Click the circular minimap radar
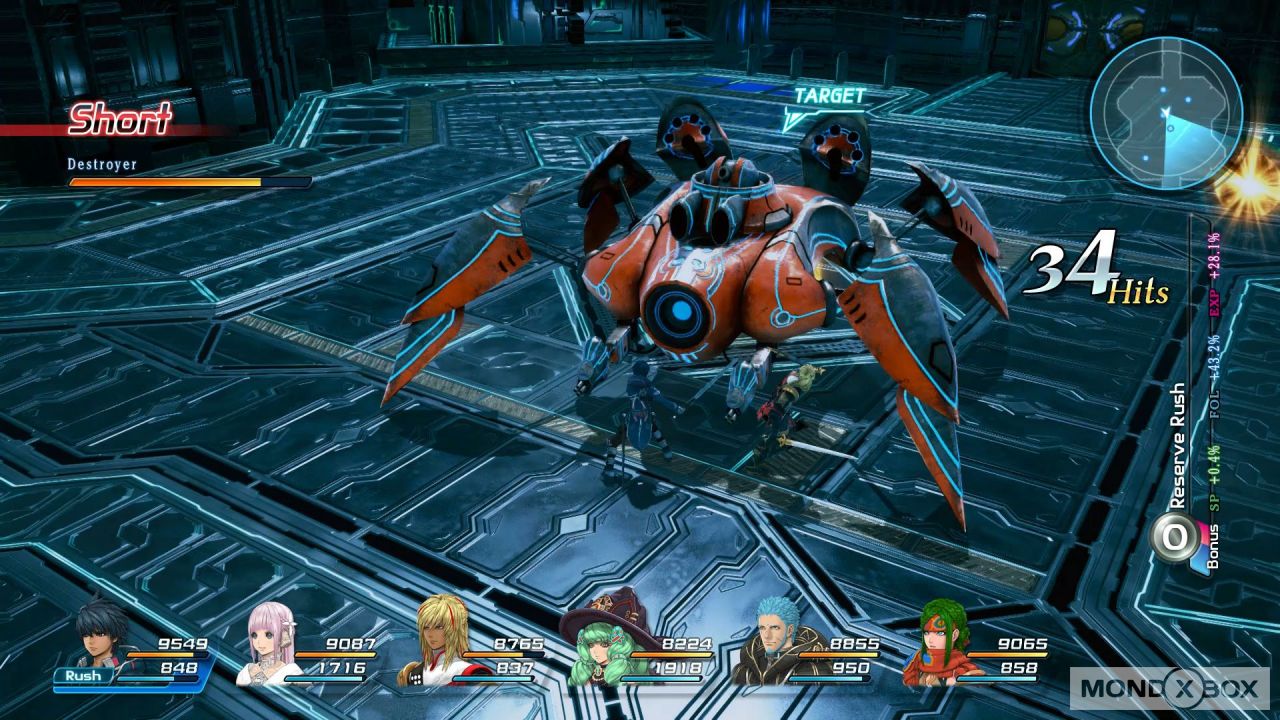 1166,112
